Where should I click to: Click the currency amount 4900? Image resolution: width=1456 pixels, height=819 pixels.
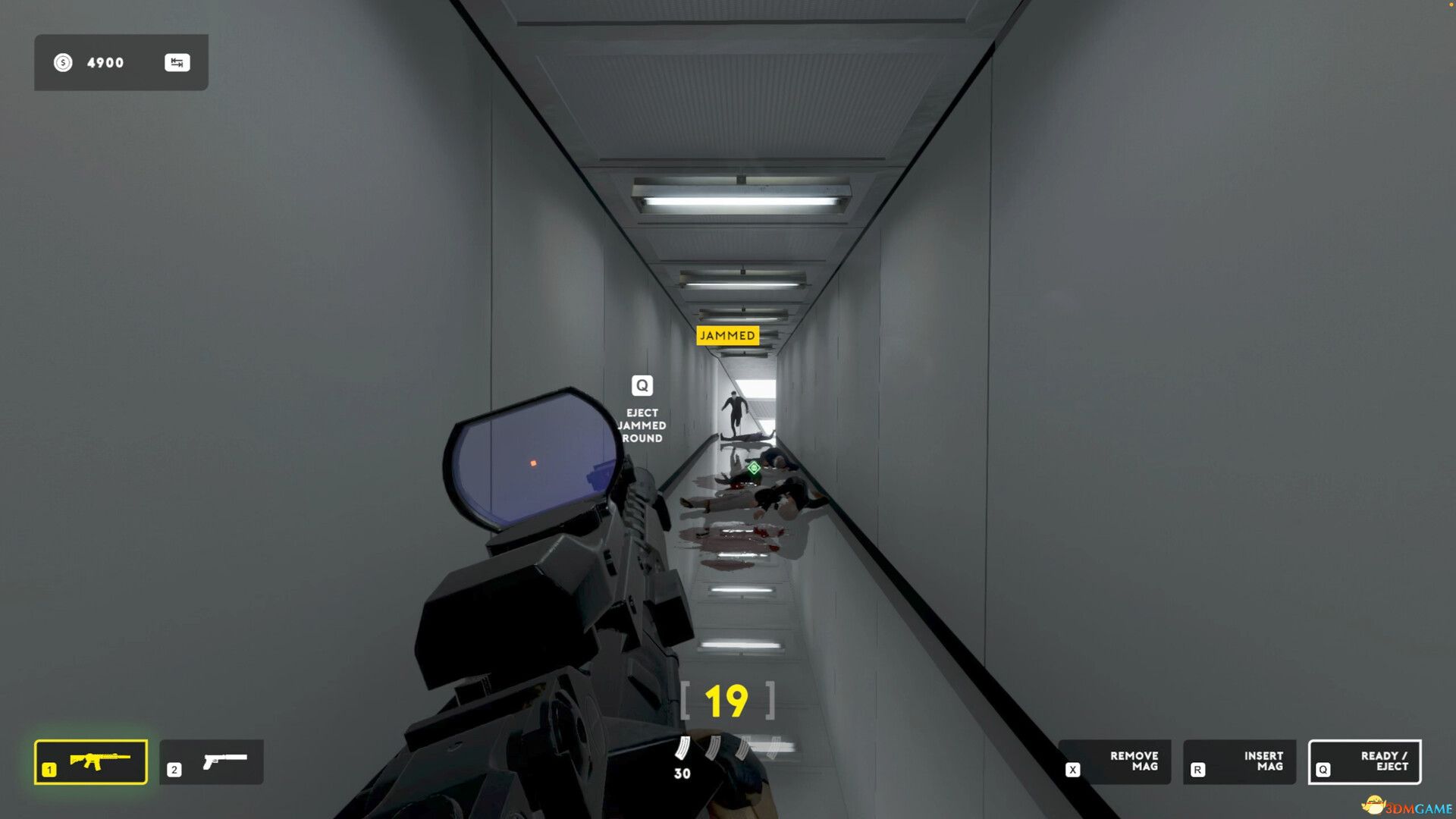tap(104, 62)
